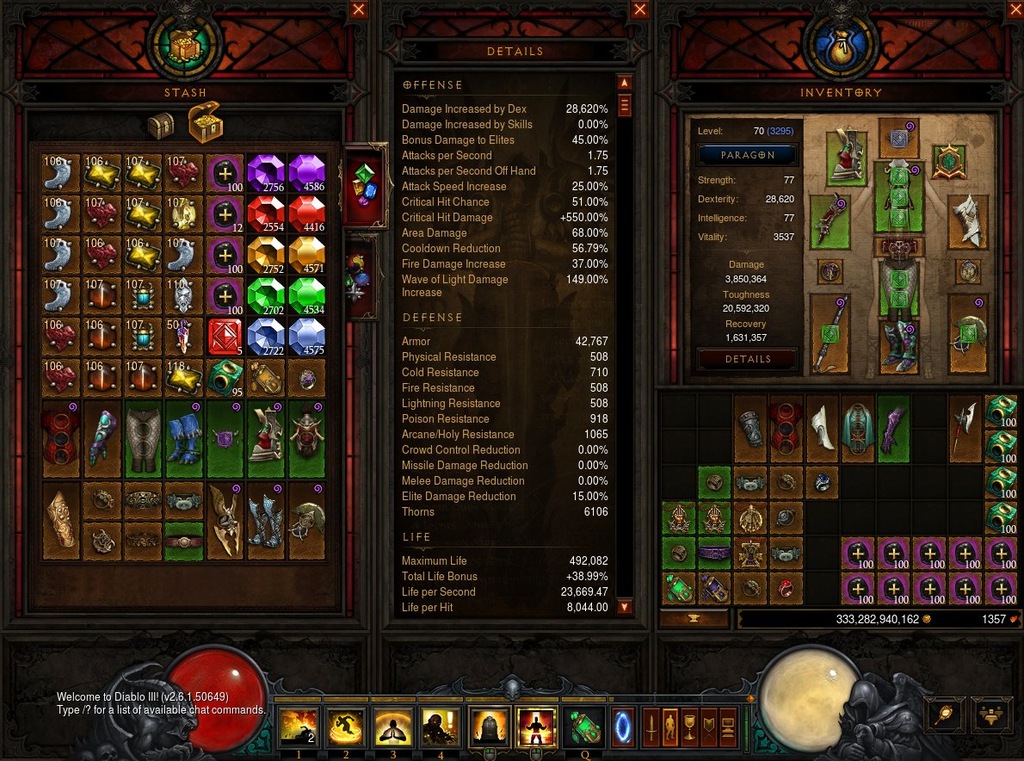Close the Inventory panel
The image size is (1024, 761).
pyautogui.click(x=1014, y=10)
